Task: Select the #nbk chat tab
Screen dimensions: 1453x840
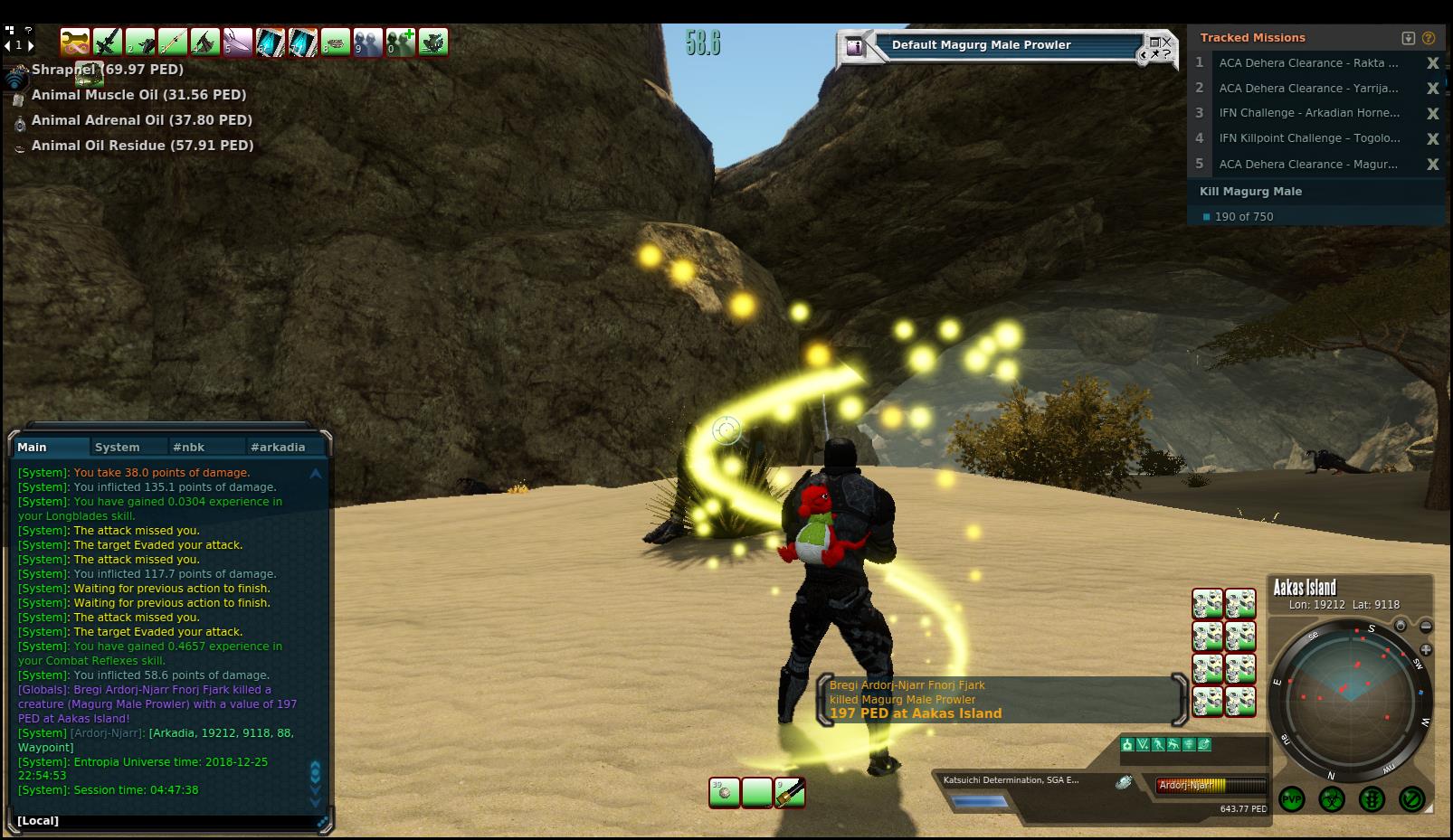Action: (x=189, y=447)
